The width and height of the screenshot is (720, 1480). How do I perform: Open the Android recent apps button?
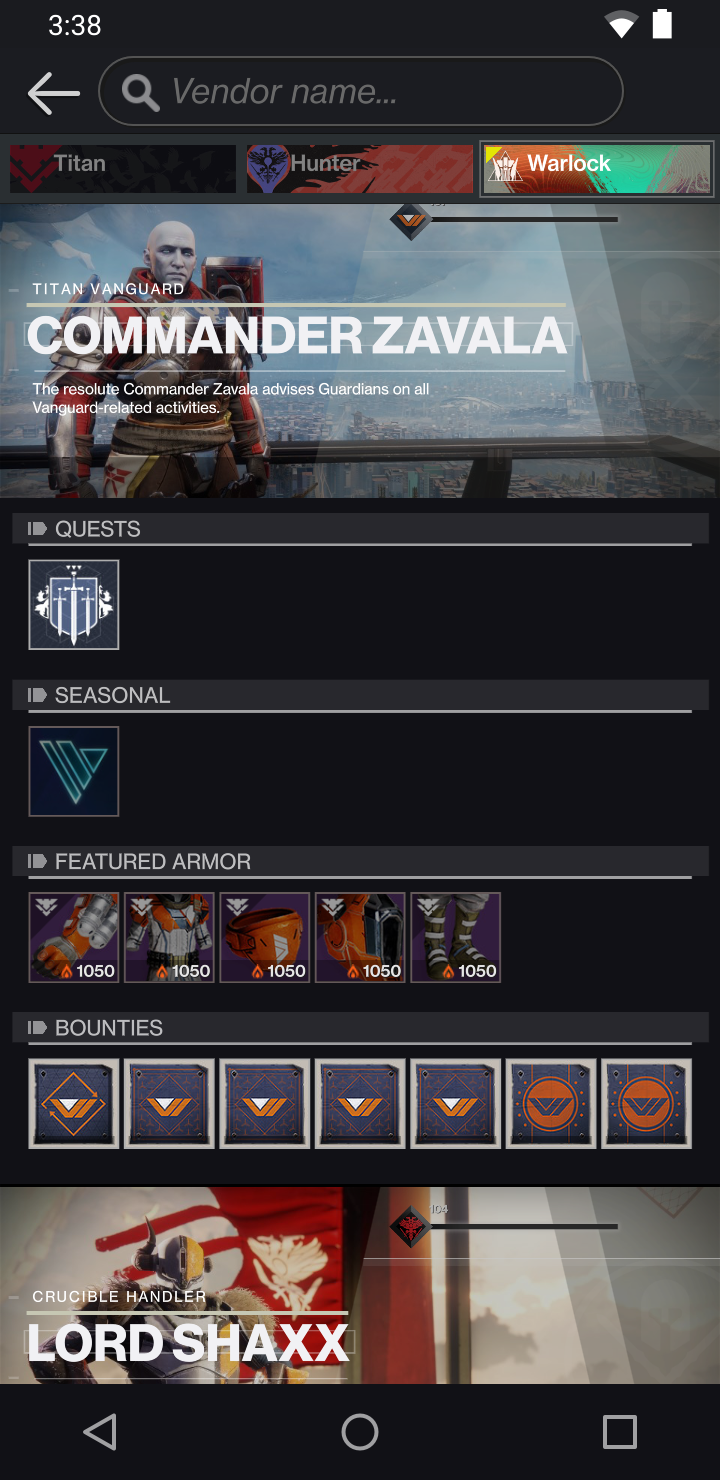(620, 1432)
